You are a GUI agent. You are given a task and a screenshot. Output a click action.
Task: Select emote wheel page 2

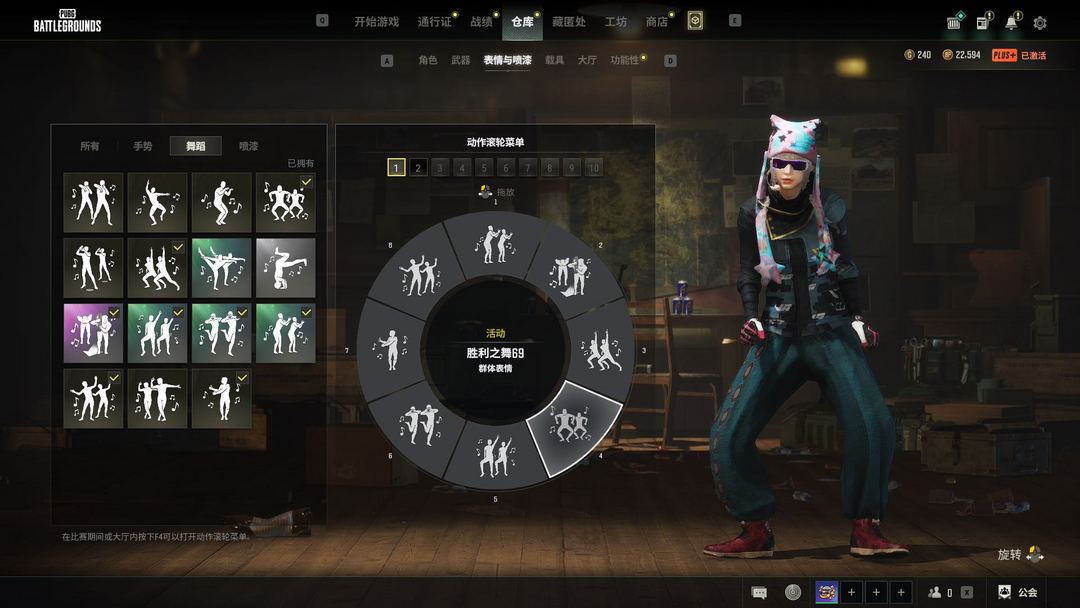tap(418, 167)
